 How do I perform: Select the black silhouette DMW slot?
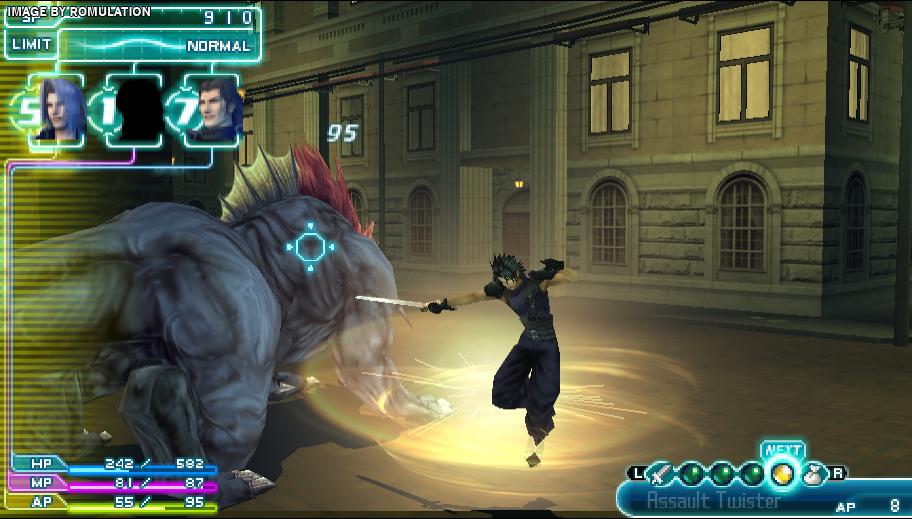pos(134,110)
